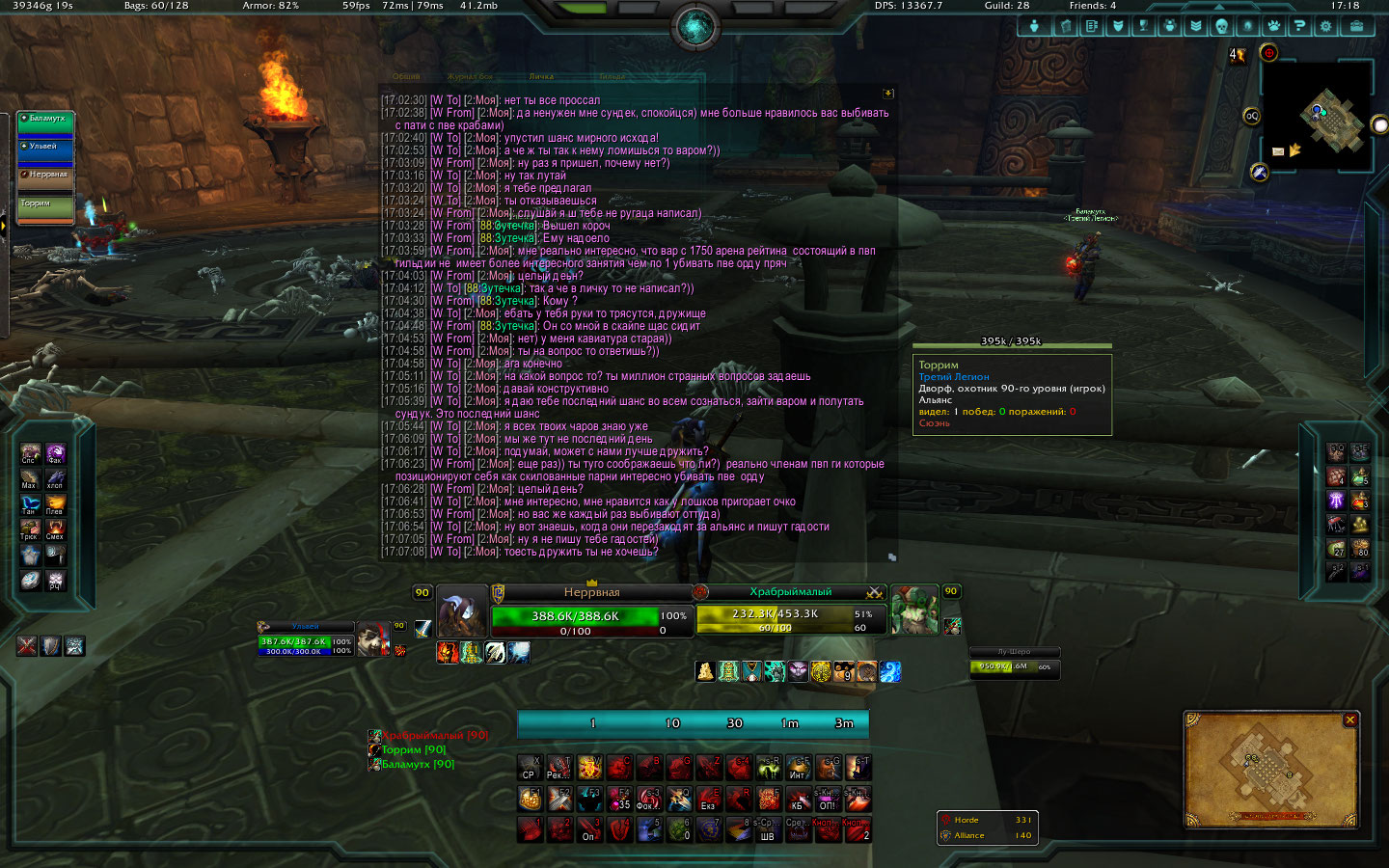Click the minimap
Screen dimensions: 1389x868
[x=1318, y=118]
